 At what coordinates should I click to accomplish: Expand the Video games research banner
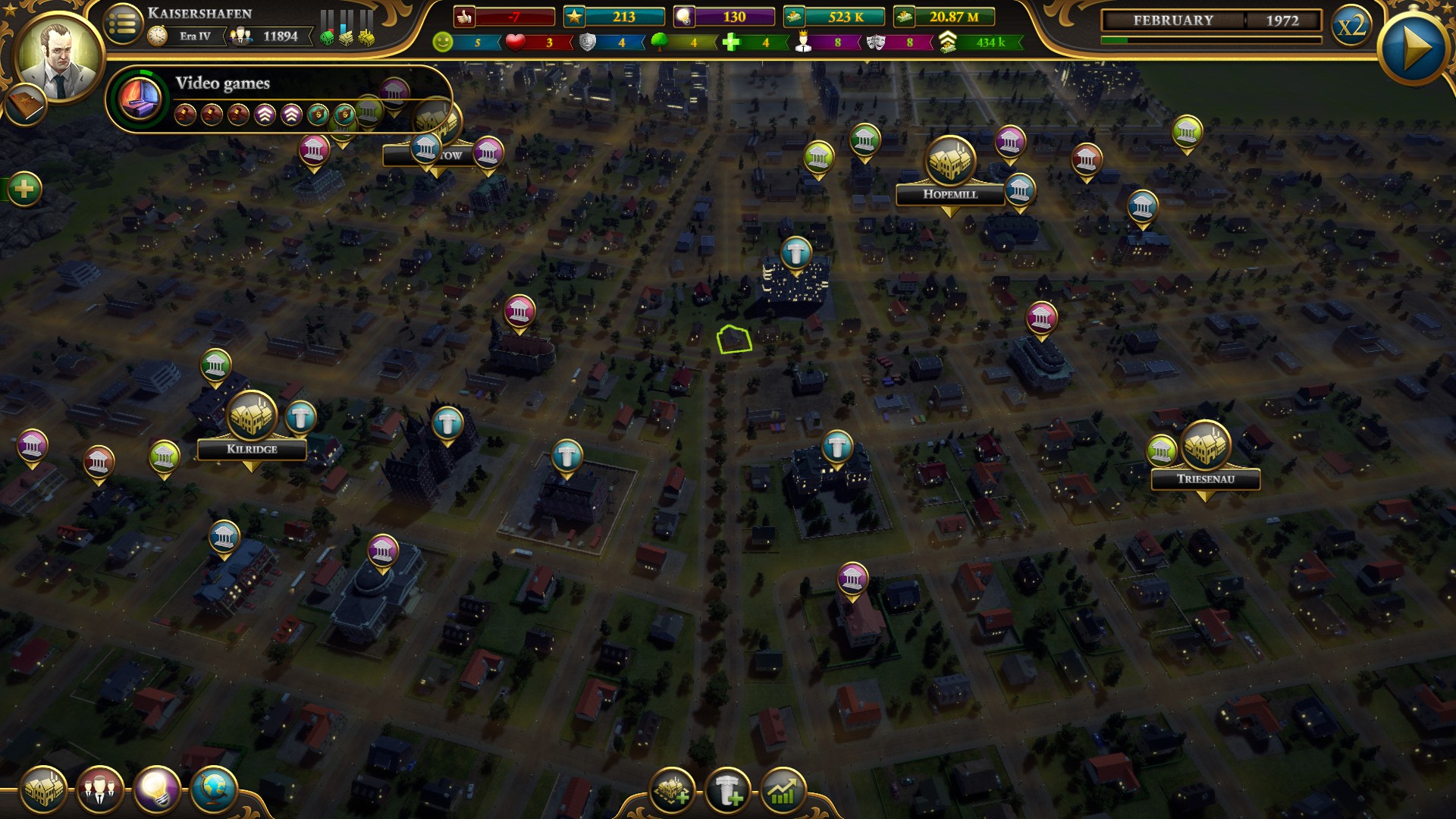point(224,83)
